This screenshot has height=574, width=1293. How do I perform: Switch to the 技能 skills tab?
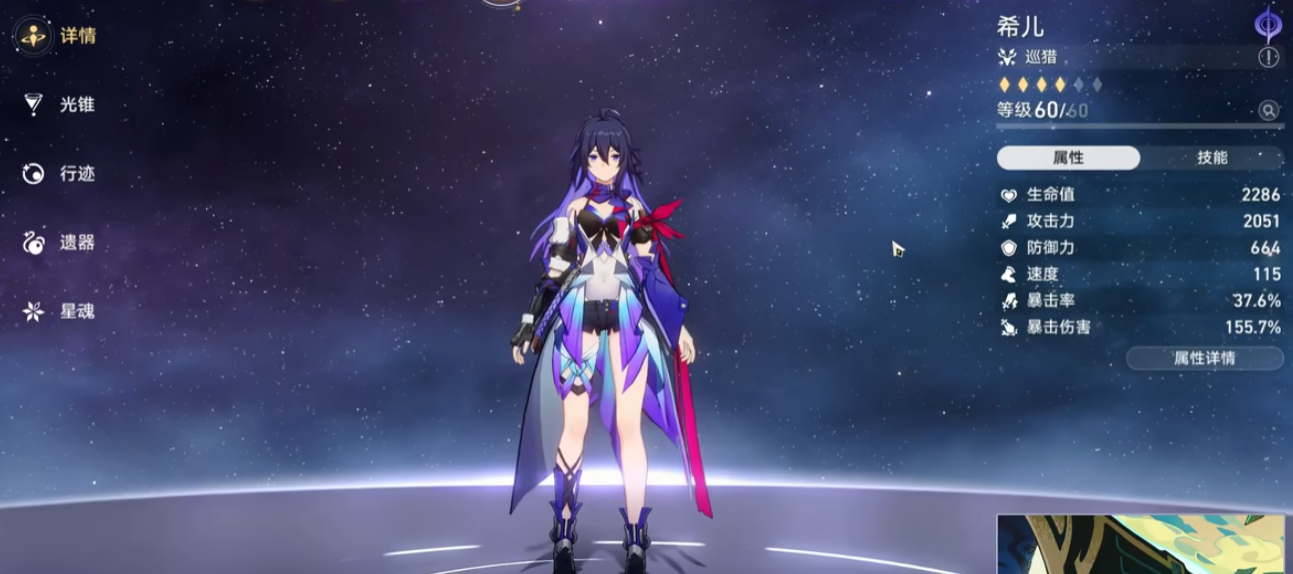click(x=1212, y=158)
